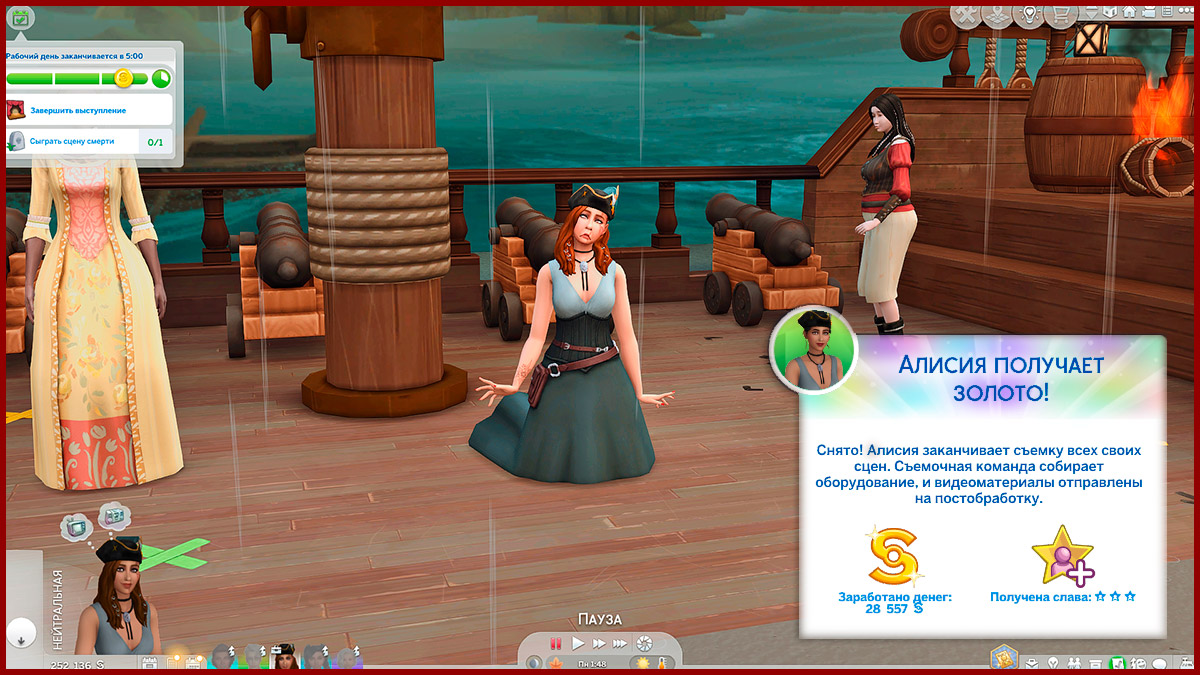The image size is (1200, 675).
Task: Open the shopping cart store icon
Action: [1058, 15]
